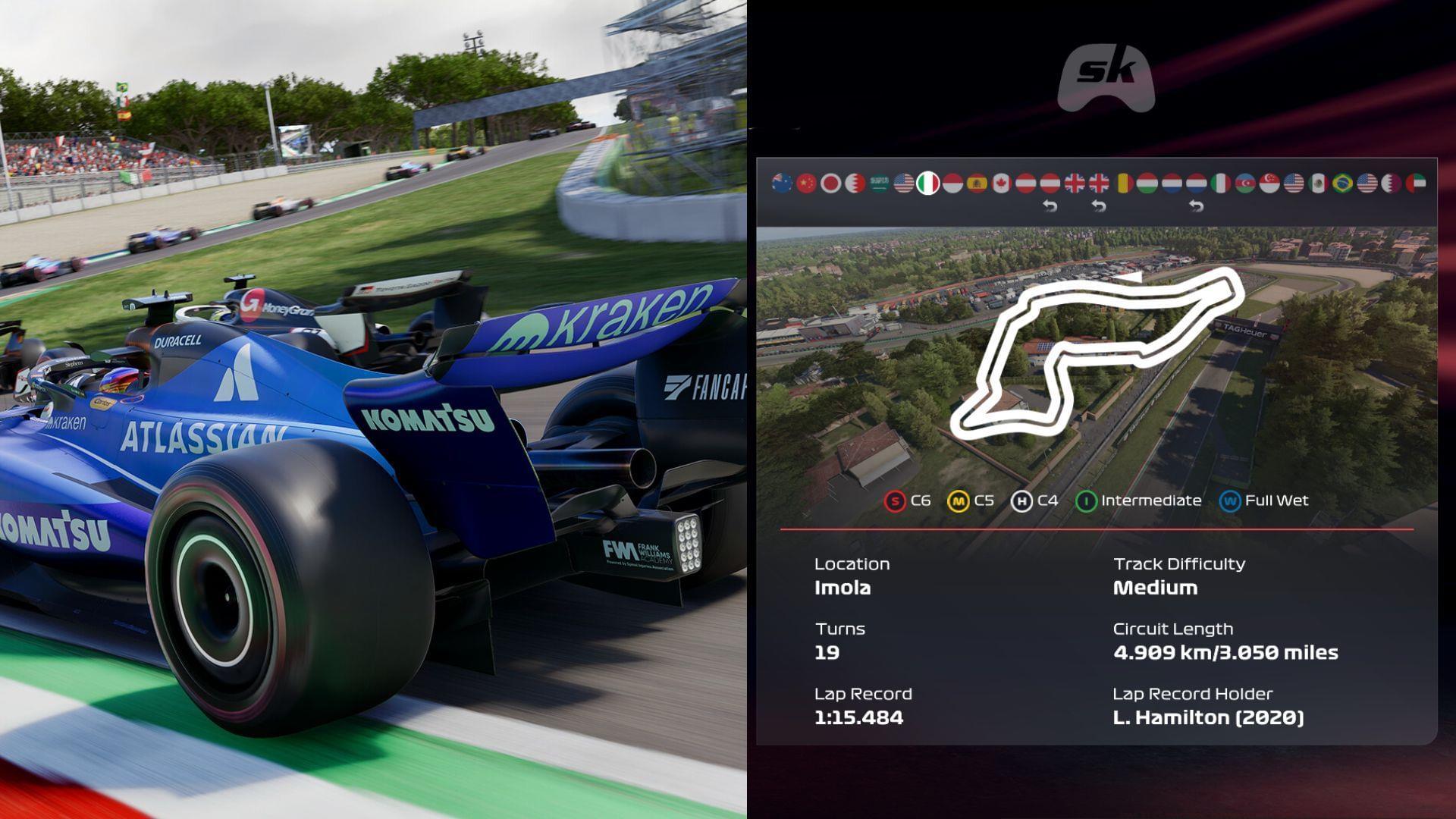Select the Bahrain flag circuit

click(855, 183)
